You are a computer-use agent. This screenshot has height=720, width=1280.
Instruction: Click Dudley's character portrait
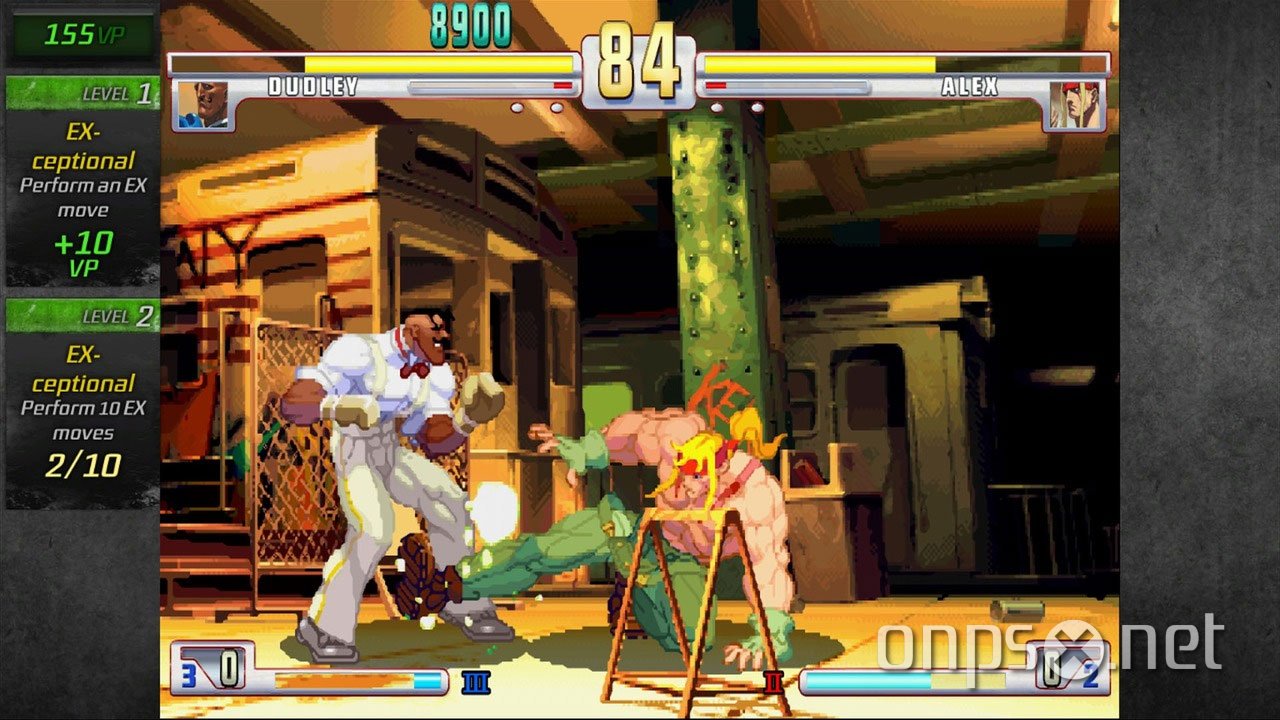[x=205, y=105]
